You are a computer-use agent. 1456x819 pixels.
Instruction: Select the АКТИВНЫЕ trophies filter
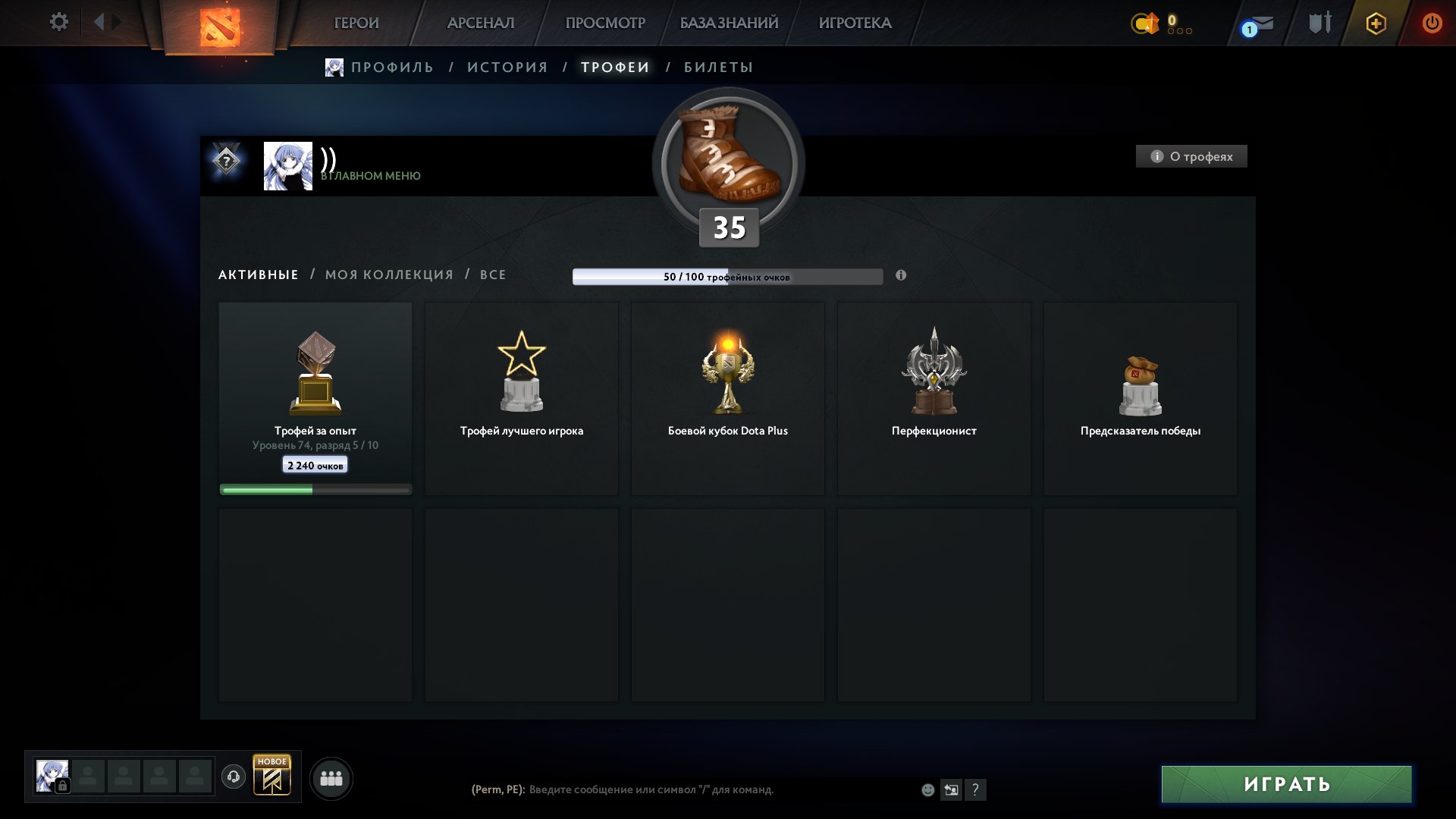pyautogui.click(x=257, y=275)
